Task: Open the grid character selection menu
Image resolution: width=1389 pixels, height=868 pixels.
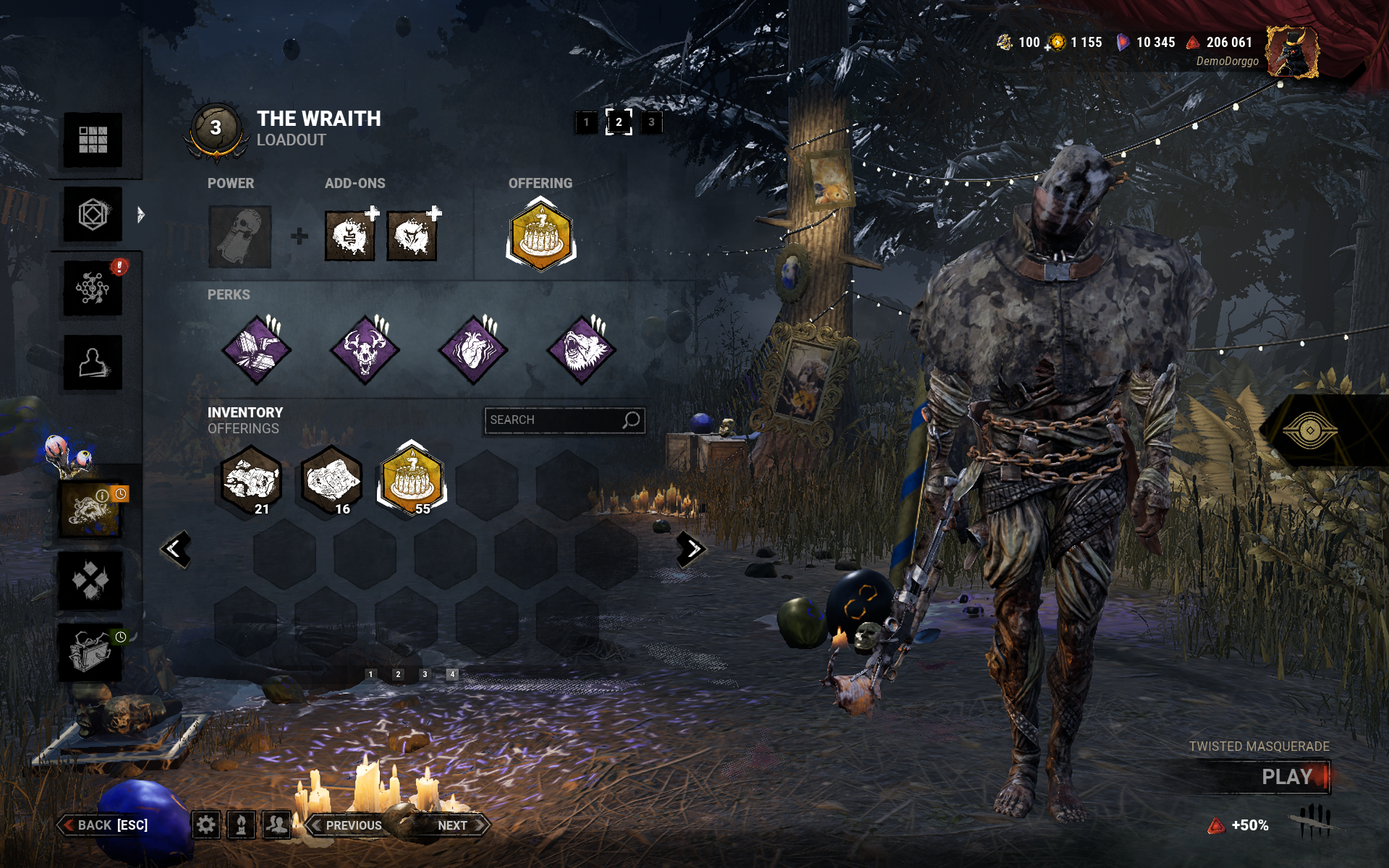Action: pyautogui.click(x=93, y=140)
